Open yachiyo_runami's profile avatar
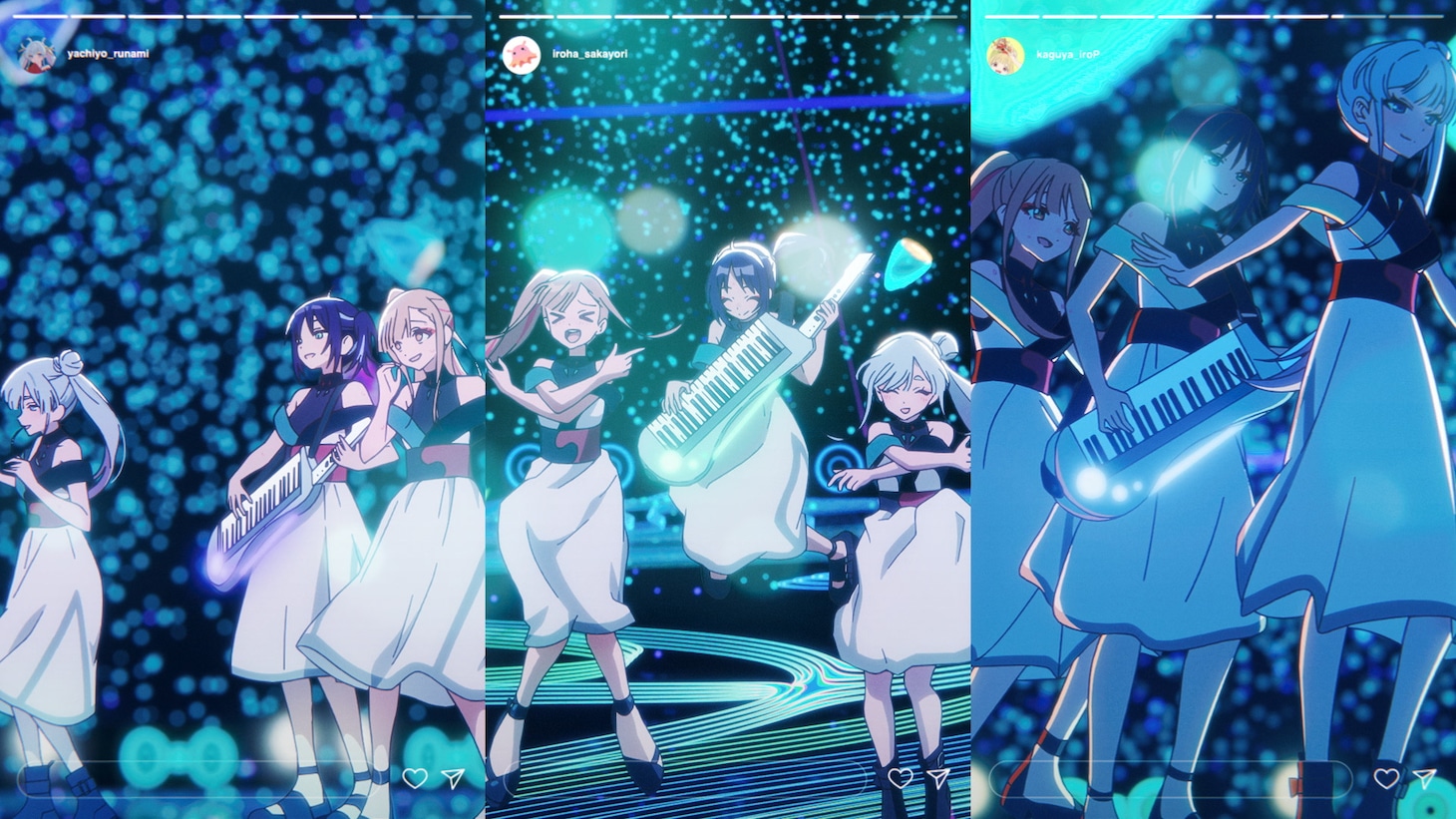1456x819 pixels. click(37, 54)
